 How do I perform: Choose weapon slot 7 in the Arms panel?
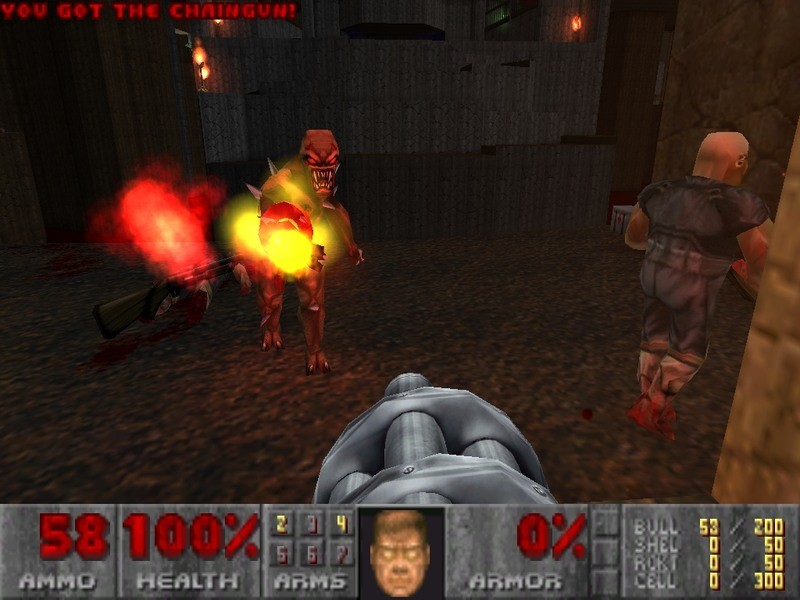point(342,553)
